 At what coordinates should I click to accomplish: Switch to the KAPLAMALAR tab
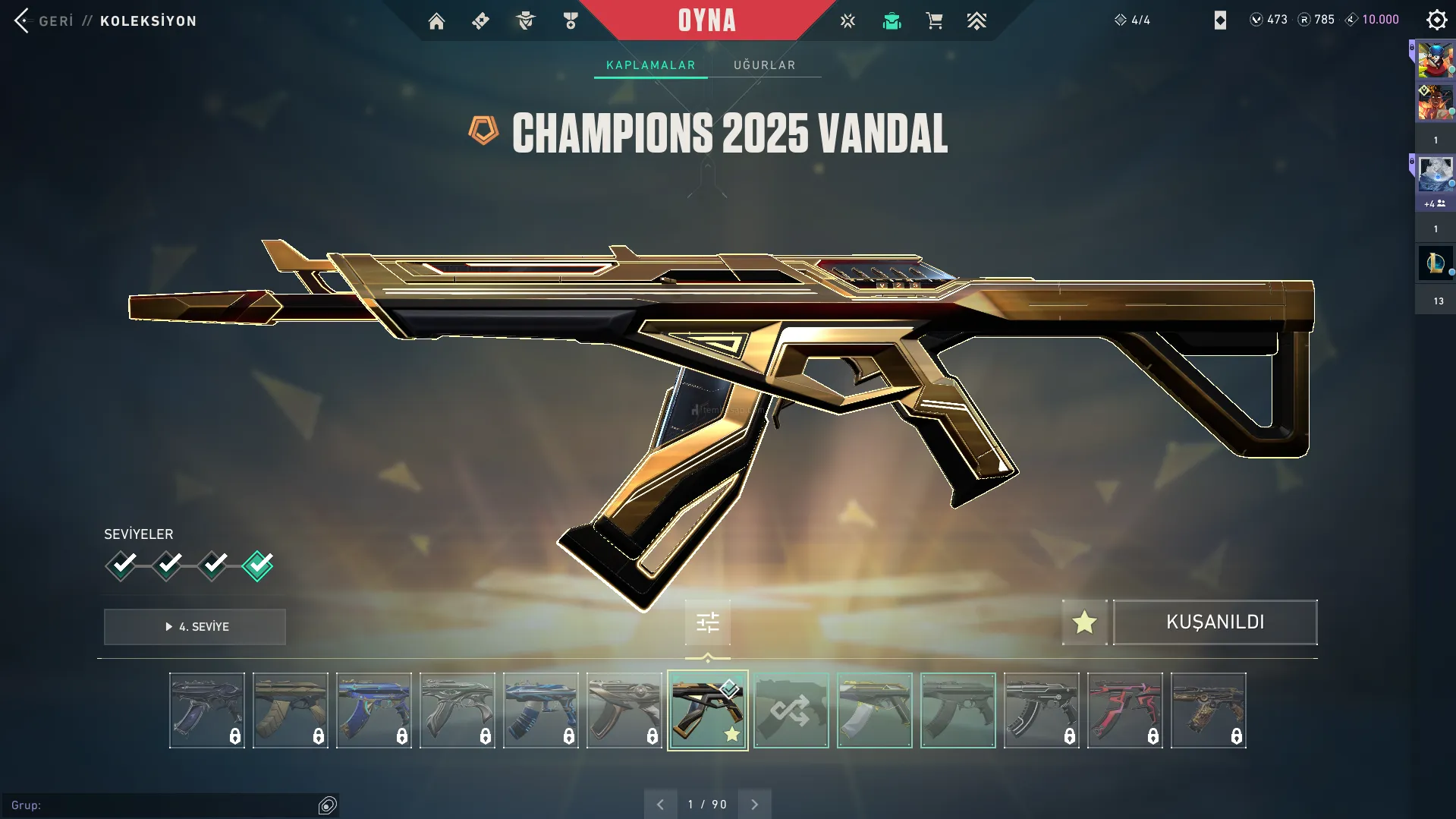[x=650, y=65]
